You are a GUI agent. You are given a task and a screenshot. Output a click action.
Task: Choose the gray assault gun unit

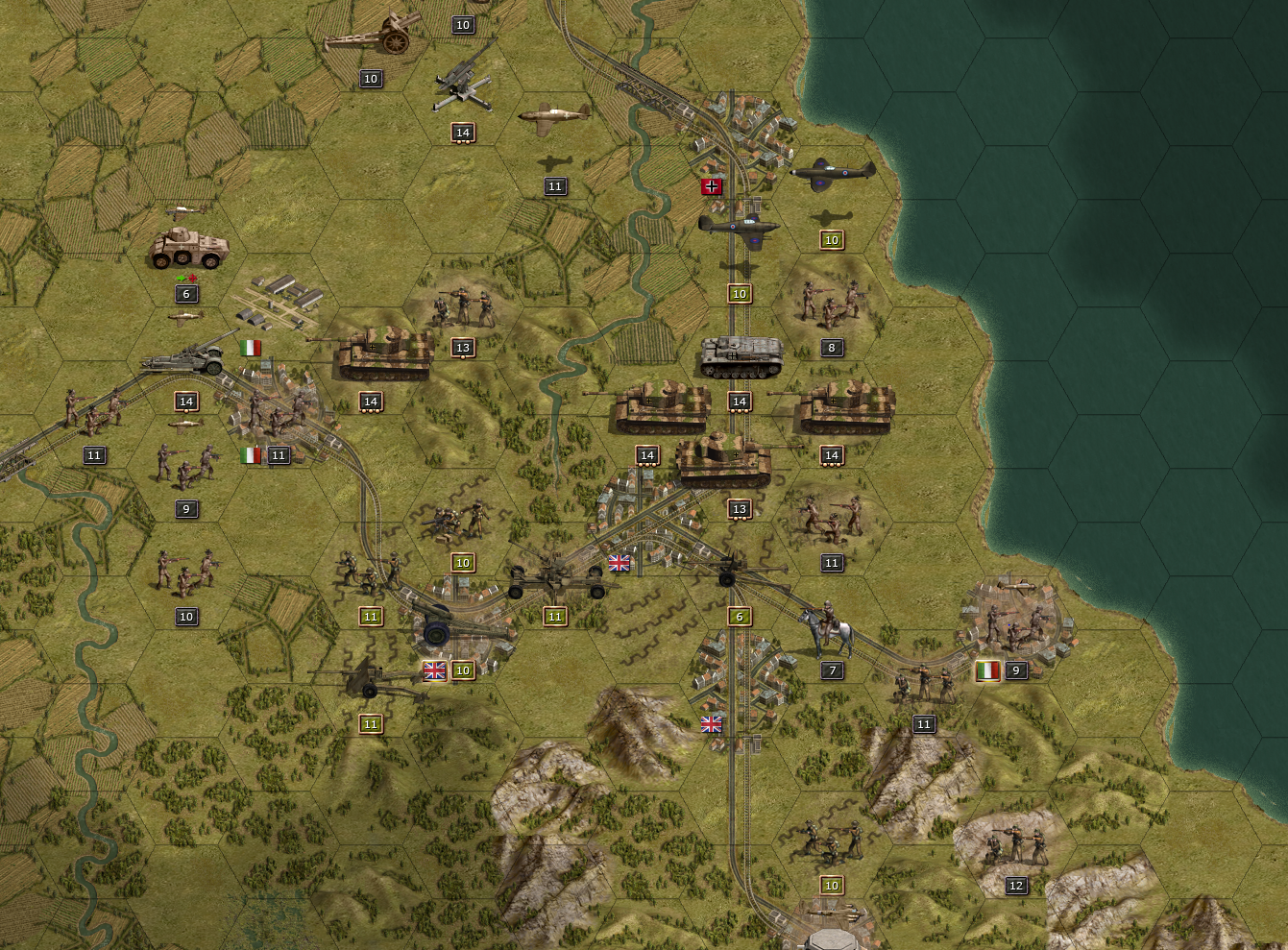point(741,355)
